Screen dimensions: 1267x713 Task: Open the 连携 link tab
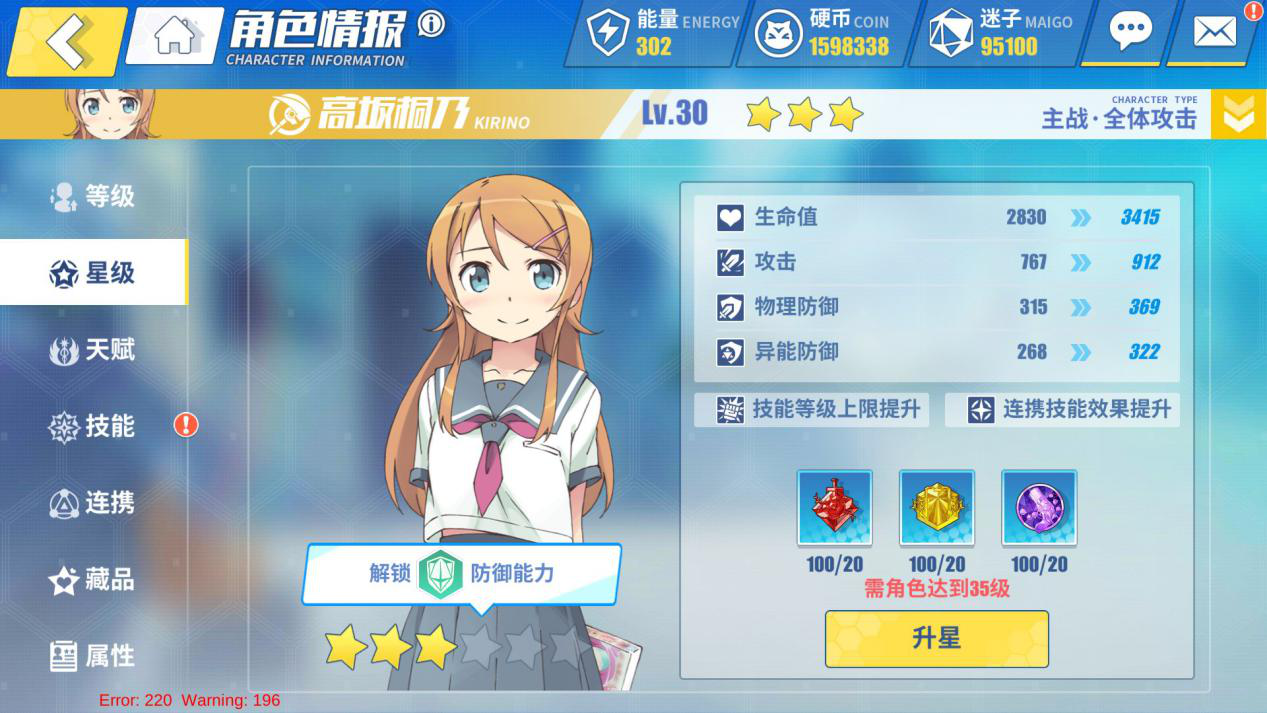coord(93,502)
